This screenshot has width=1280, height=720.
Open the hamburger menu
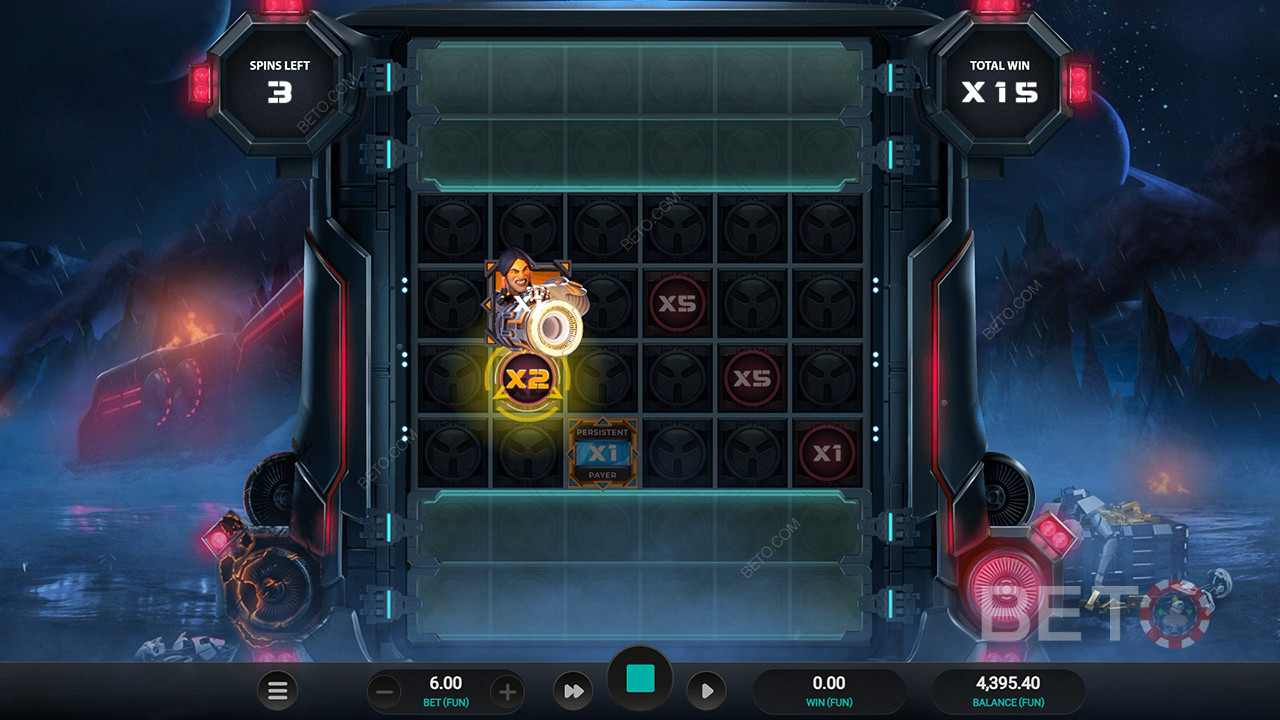(278, 690)
